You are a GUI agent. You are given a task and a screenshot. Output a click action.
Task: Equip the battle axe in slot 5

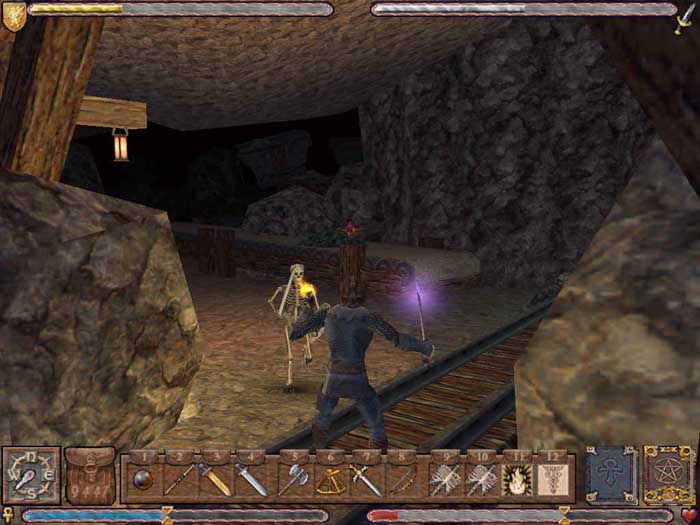pyautogui.click(x=295, y=479)
